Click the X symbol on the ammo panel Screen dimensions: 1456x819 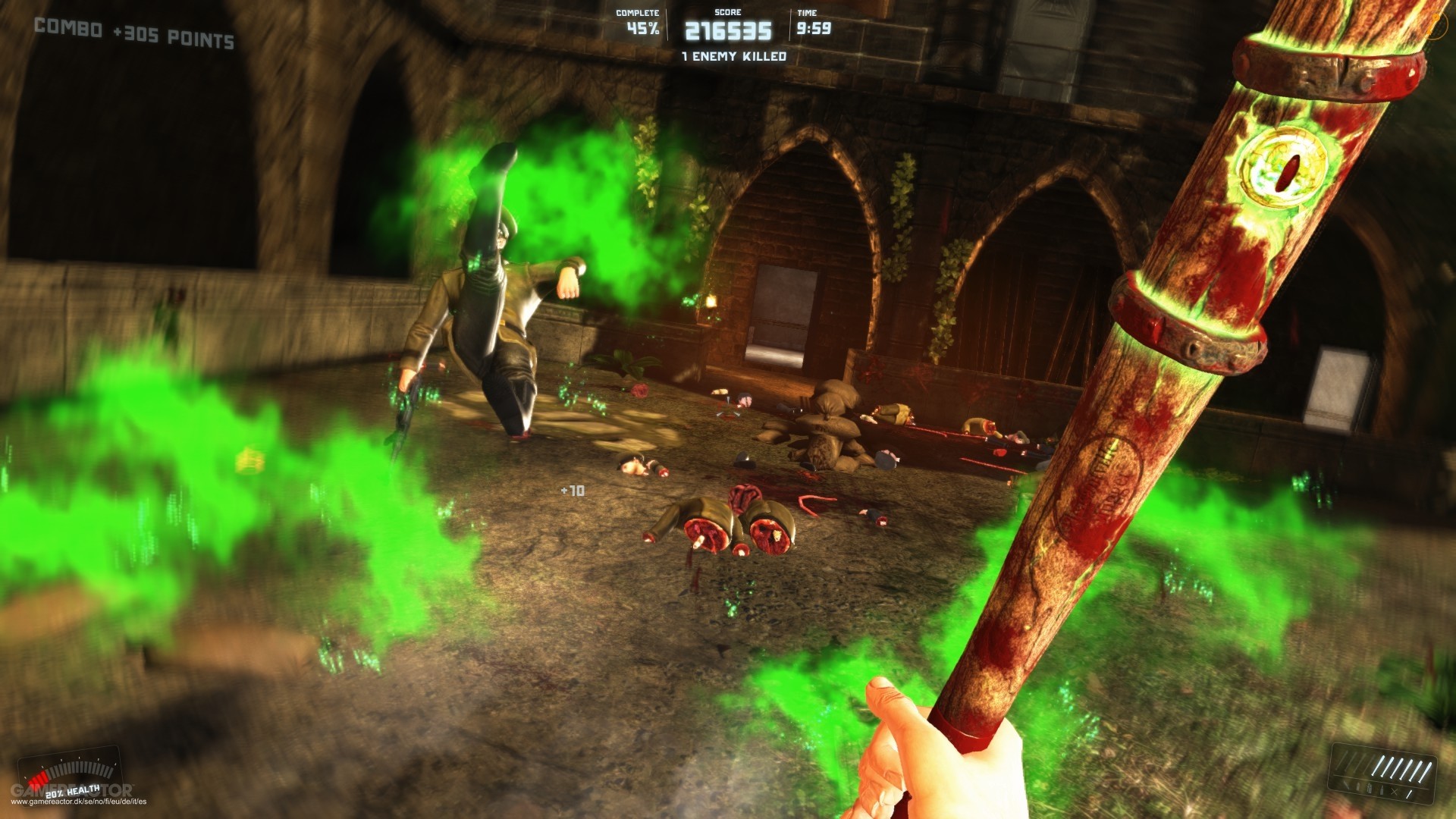1394,792
